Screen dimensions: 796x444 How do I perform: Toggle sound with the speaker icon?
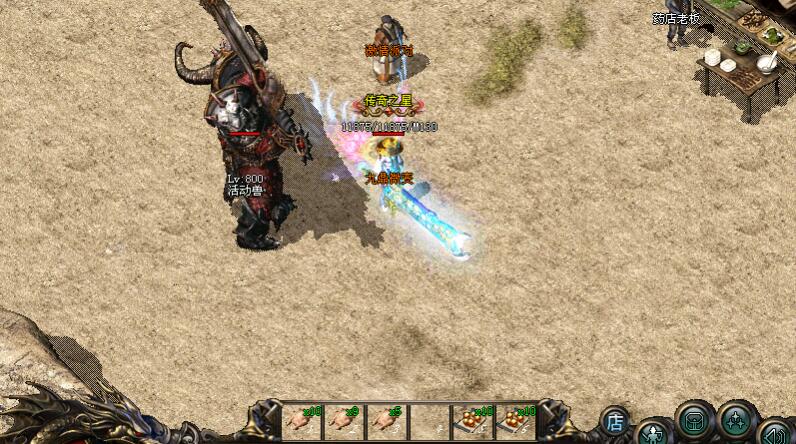coord(773,434)
